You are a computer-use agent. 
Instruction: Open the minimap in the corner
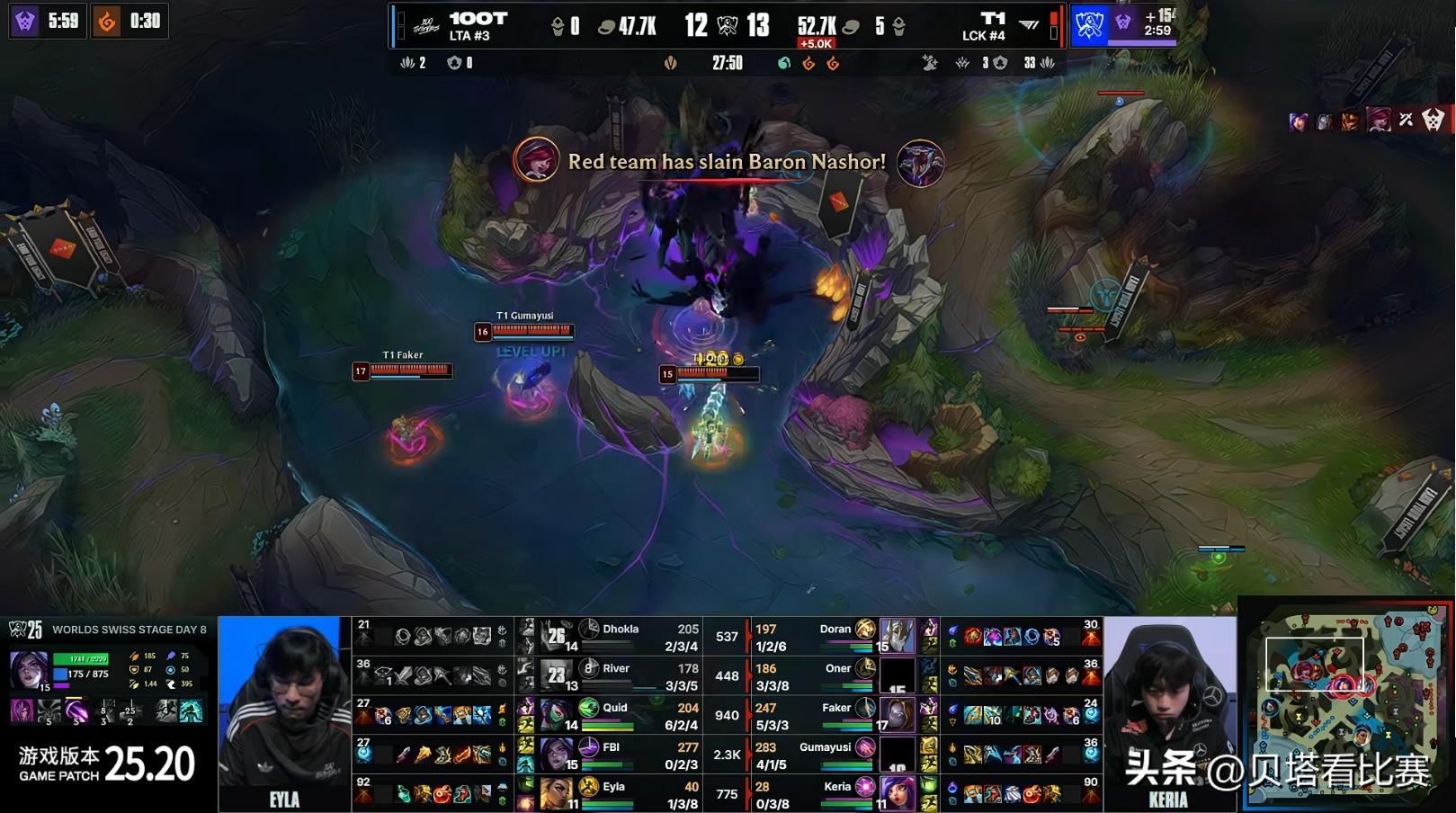coord(1346,704)
